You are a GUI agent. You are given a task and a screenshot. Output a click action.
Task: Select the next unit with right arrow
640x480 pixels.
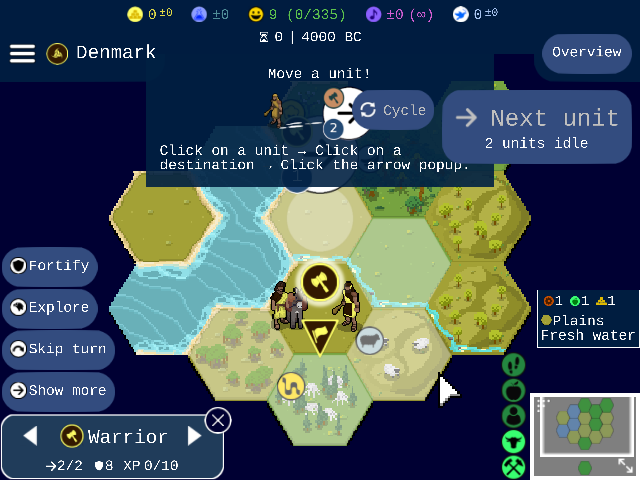pos(195,436)
